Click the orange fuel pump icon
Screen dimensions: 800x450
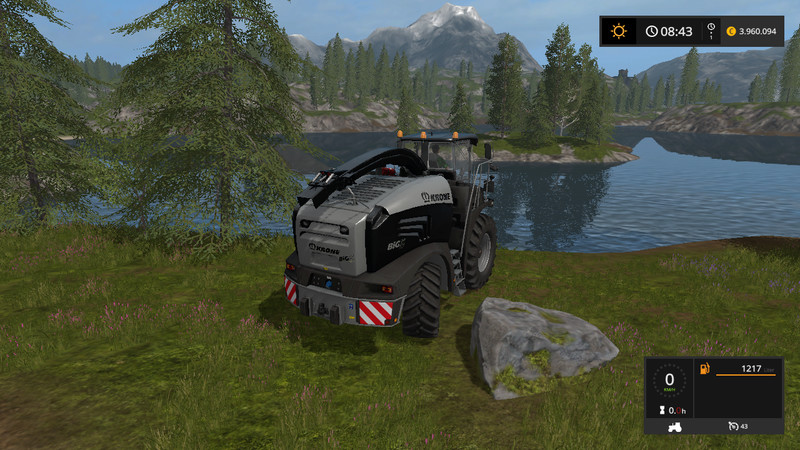tap(705, 370)
